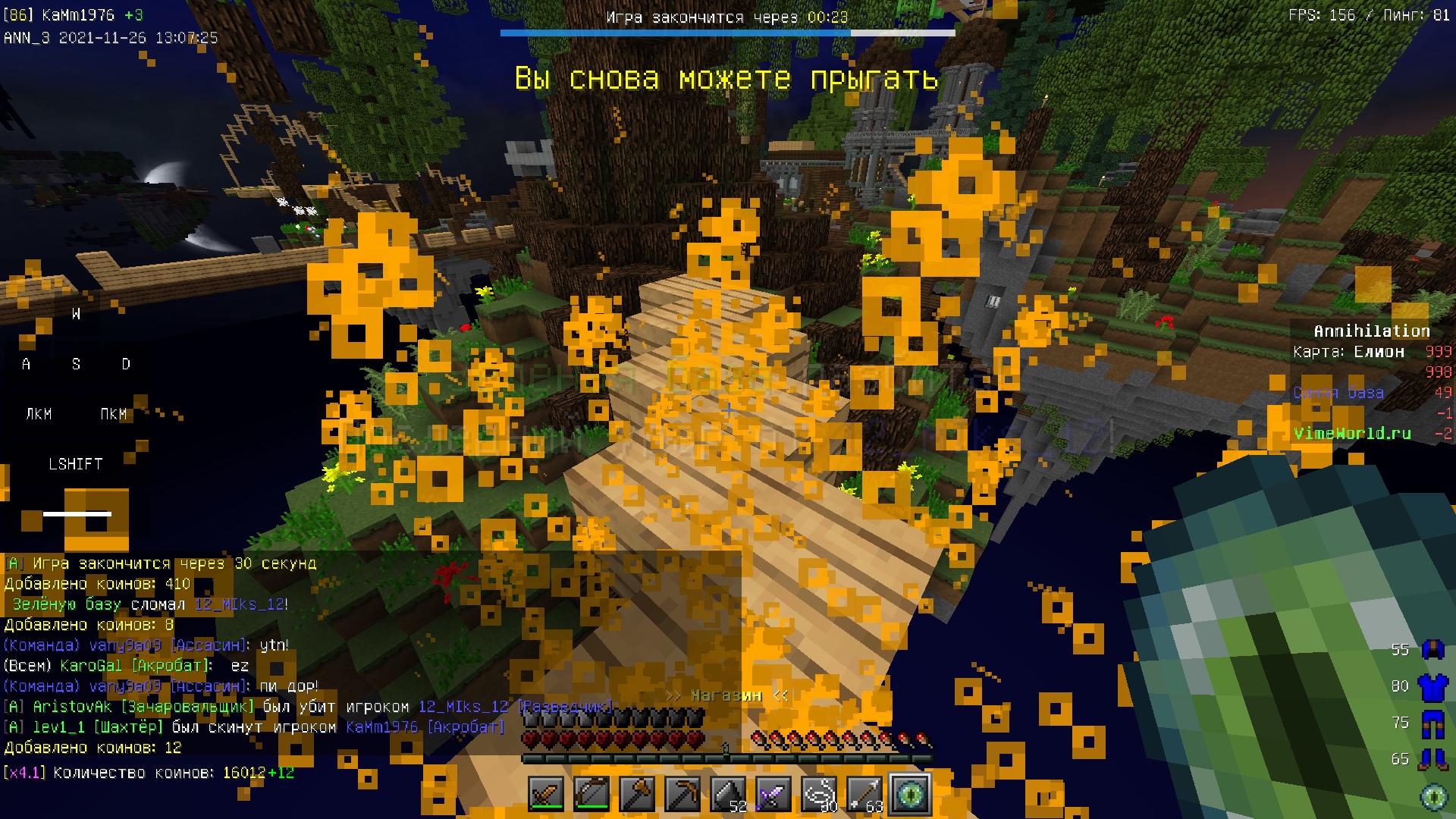Click the blue boots armor status icon
The image size is (1456, 819).
pos(1432,759)
